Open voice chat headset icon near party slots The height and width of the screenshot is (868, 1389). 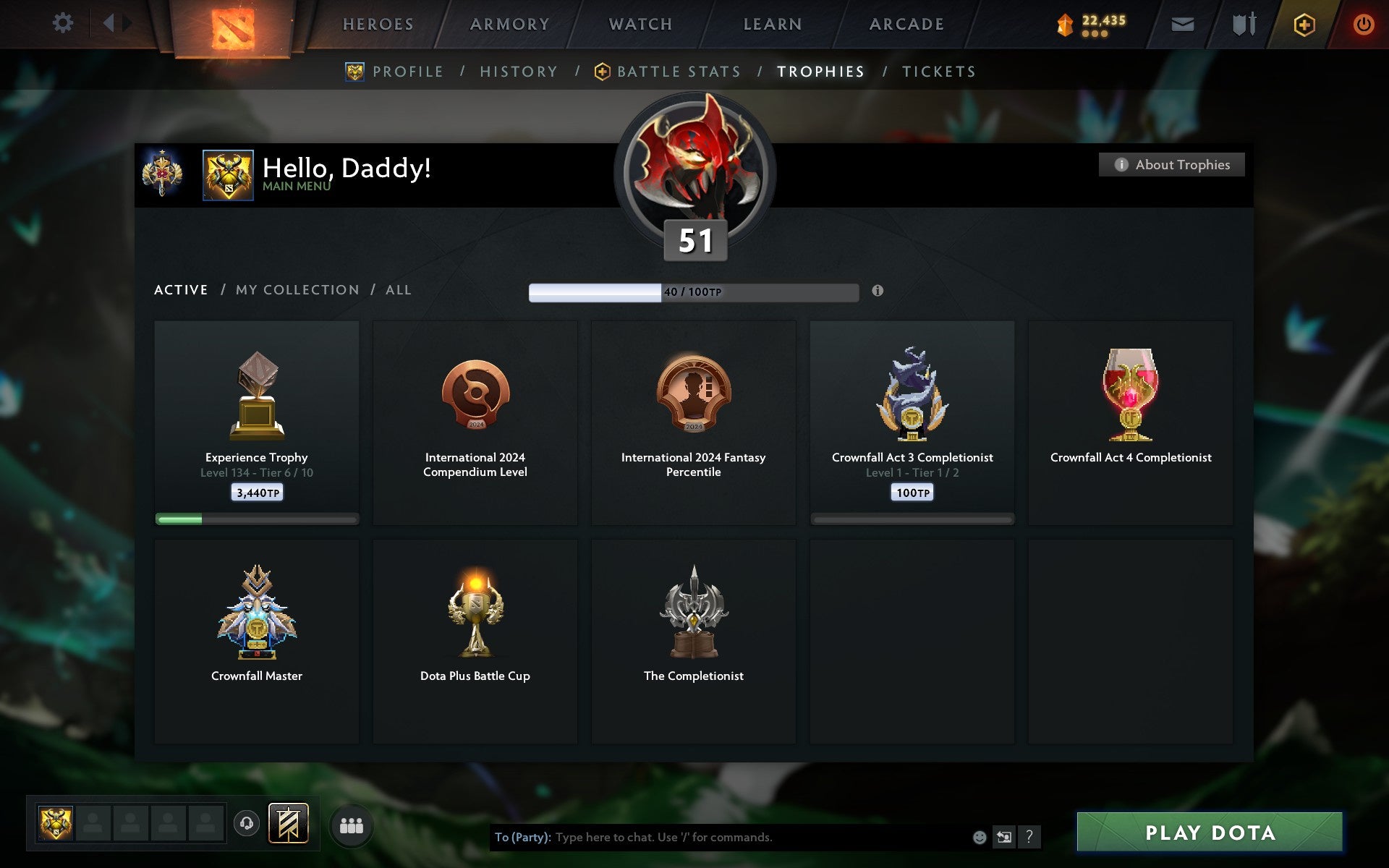coord(246,822)
